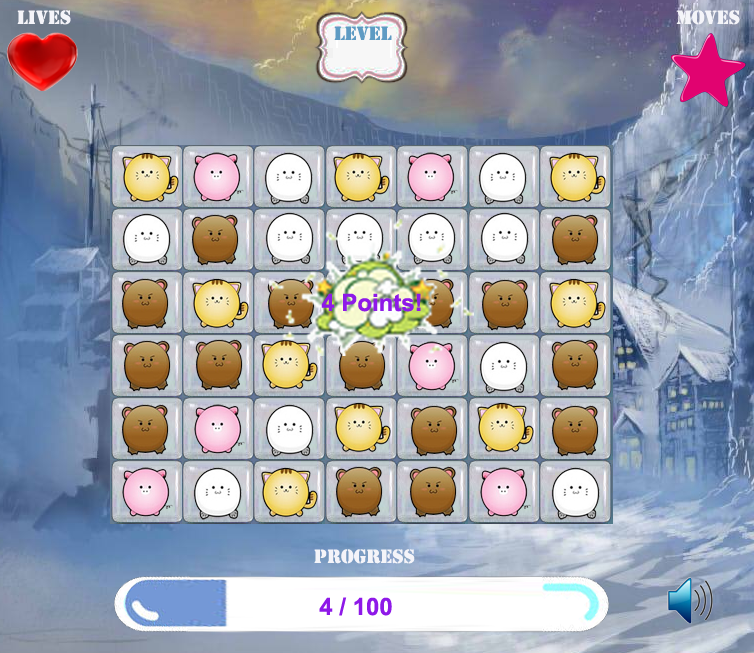This screenshot has width=754, height=653.
Task: Toggle the sound speaker icon
Action: click(689, 601)
